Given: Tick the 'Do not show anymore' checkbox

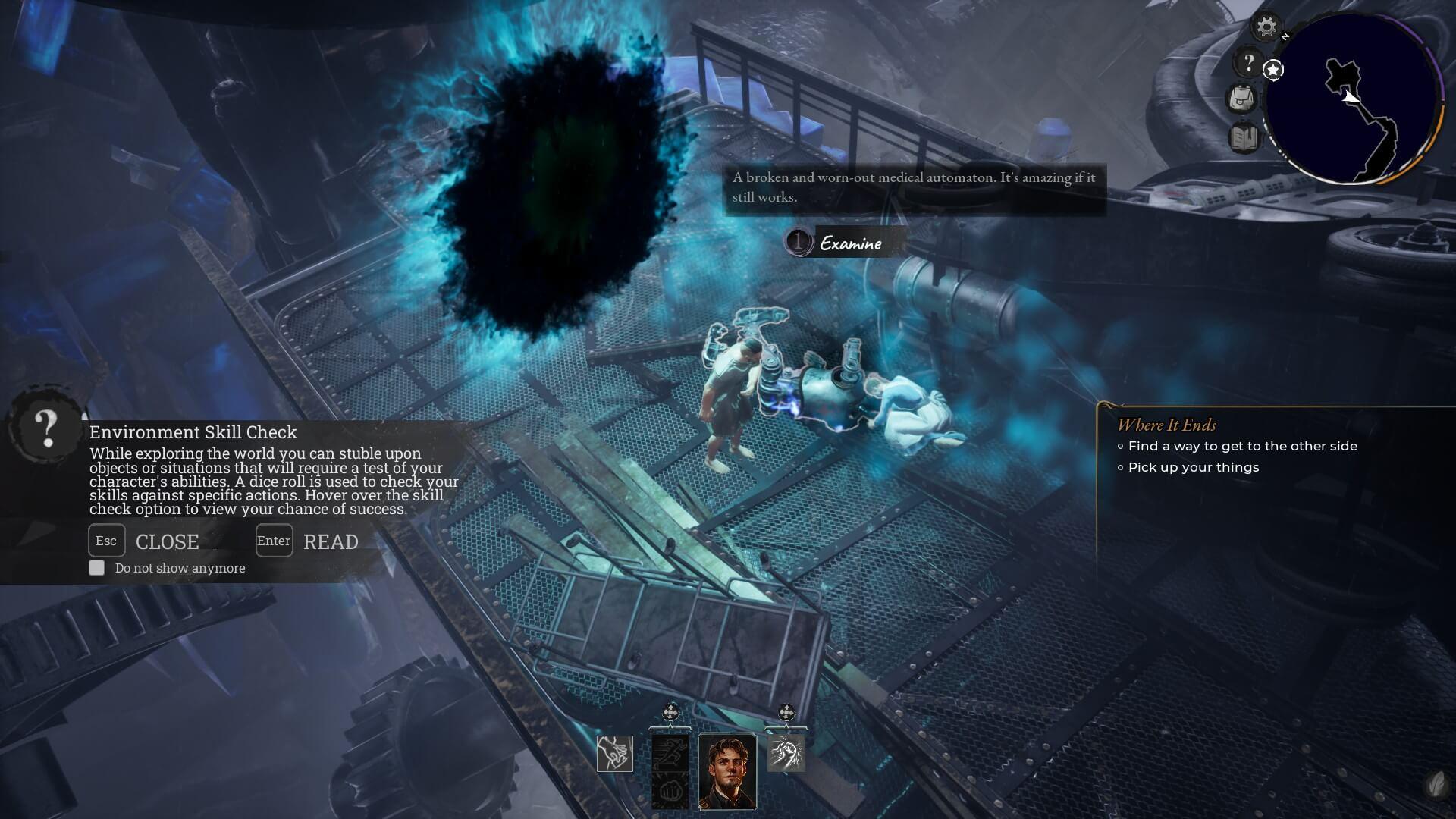Looking at the screenshot, I should [97, 568].
